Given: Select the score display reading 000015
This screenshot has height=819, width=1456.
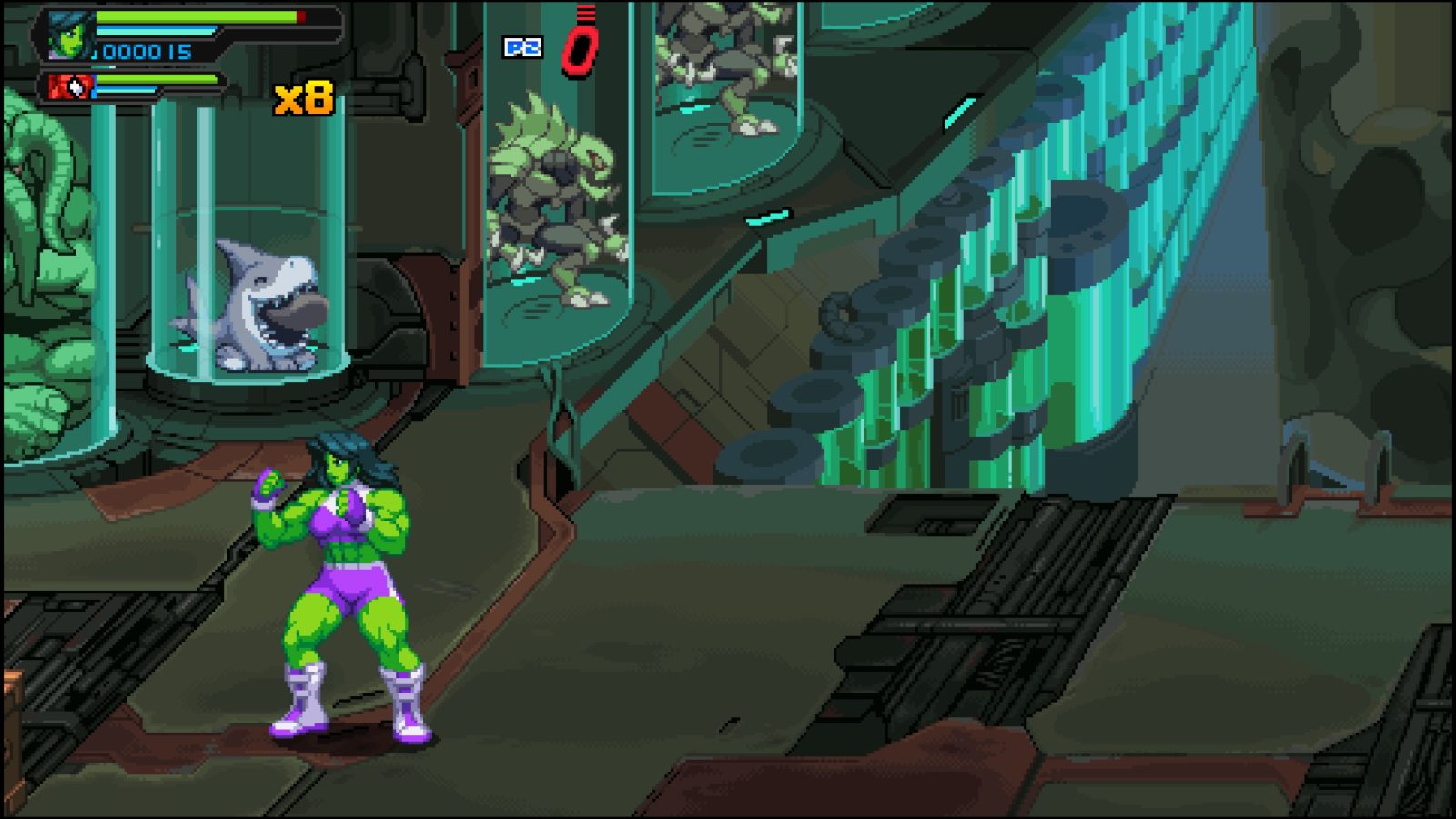Looking at the screenshot, I should point(146,53).
